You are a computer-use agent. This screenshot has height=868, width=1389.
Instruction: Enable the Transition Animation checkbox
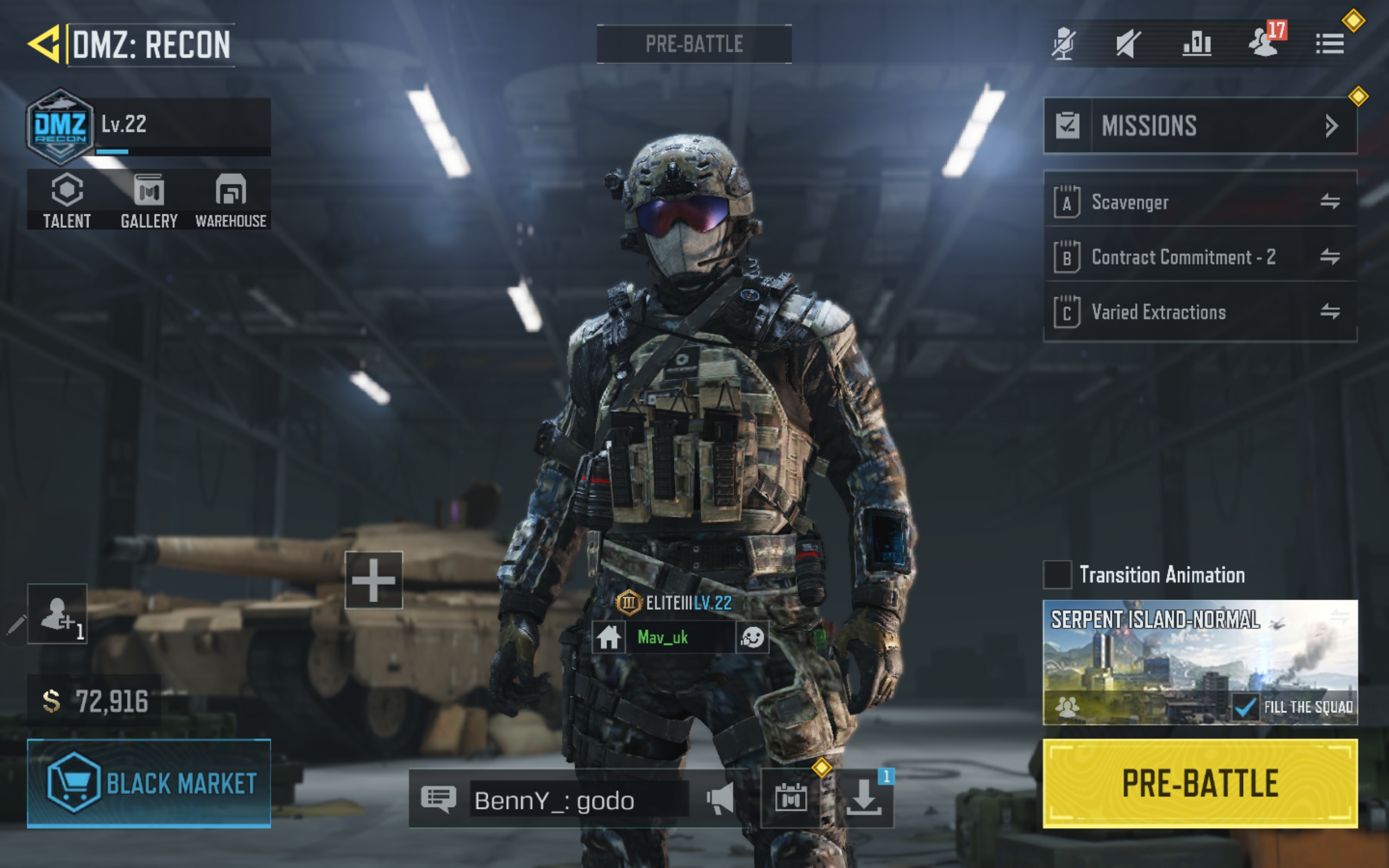coord(1057,575)
